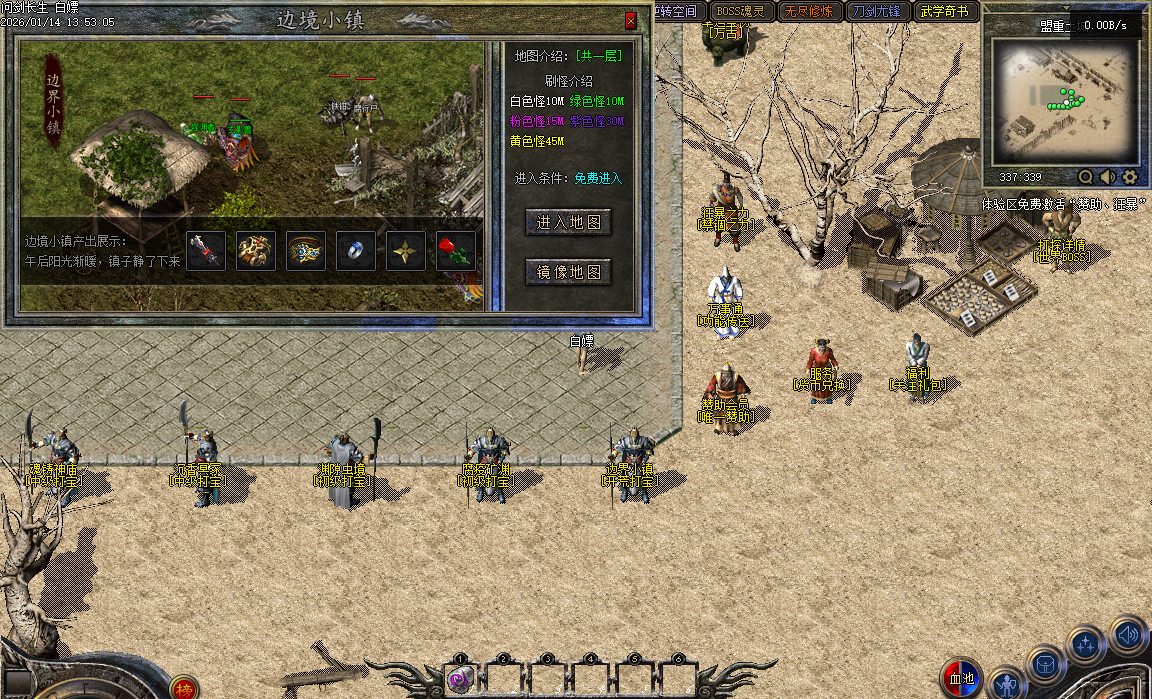1152x699 pixels.
Task: Inspect the blue gem ring drop icon
Action: tap(356, 251)
